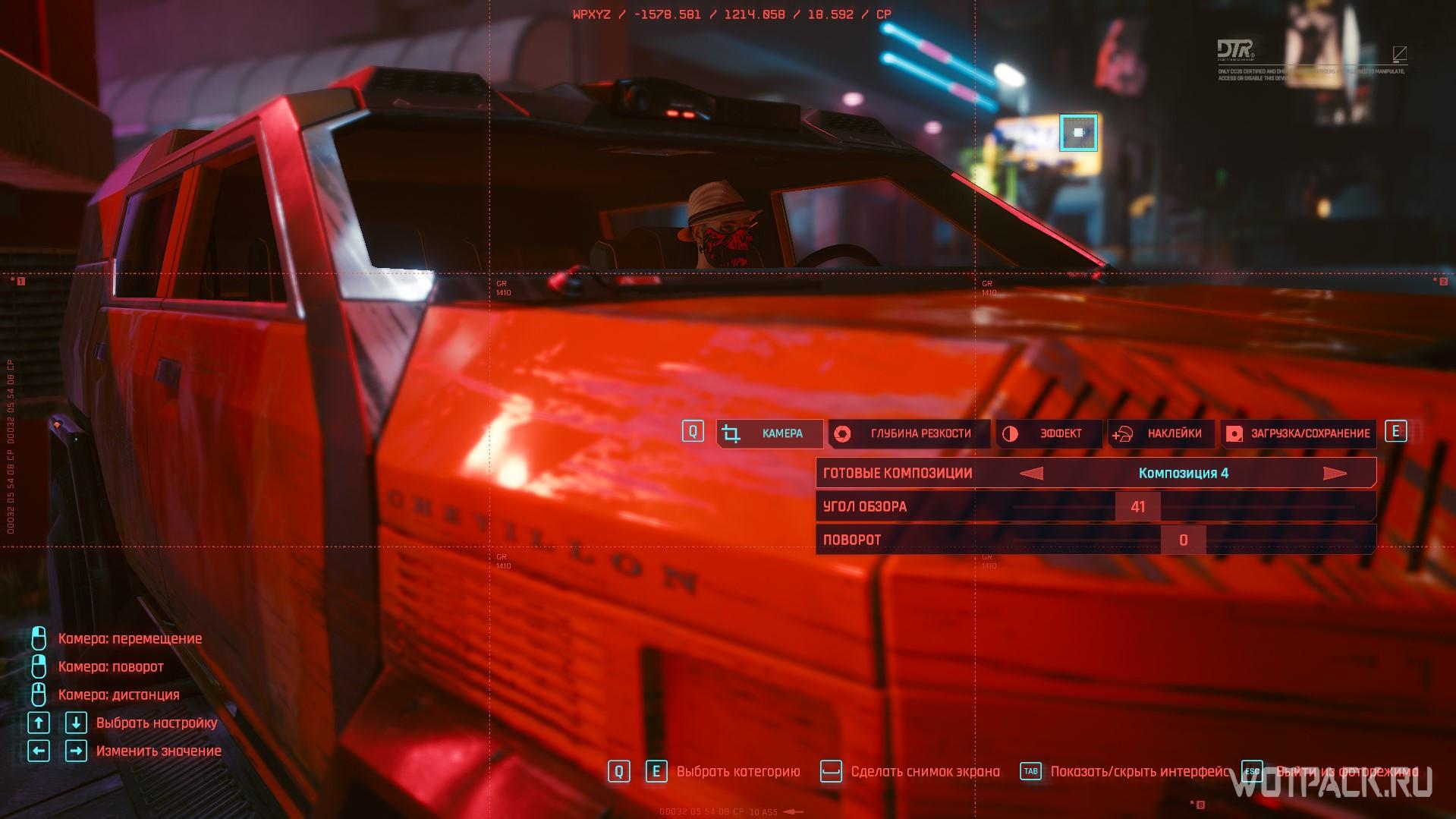
Task: Open the Глубина резкости tab
Action: click(x=909, y=433)
